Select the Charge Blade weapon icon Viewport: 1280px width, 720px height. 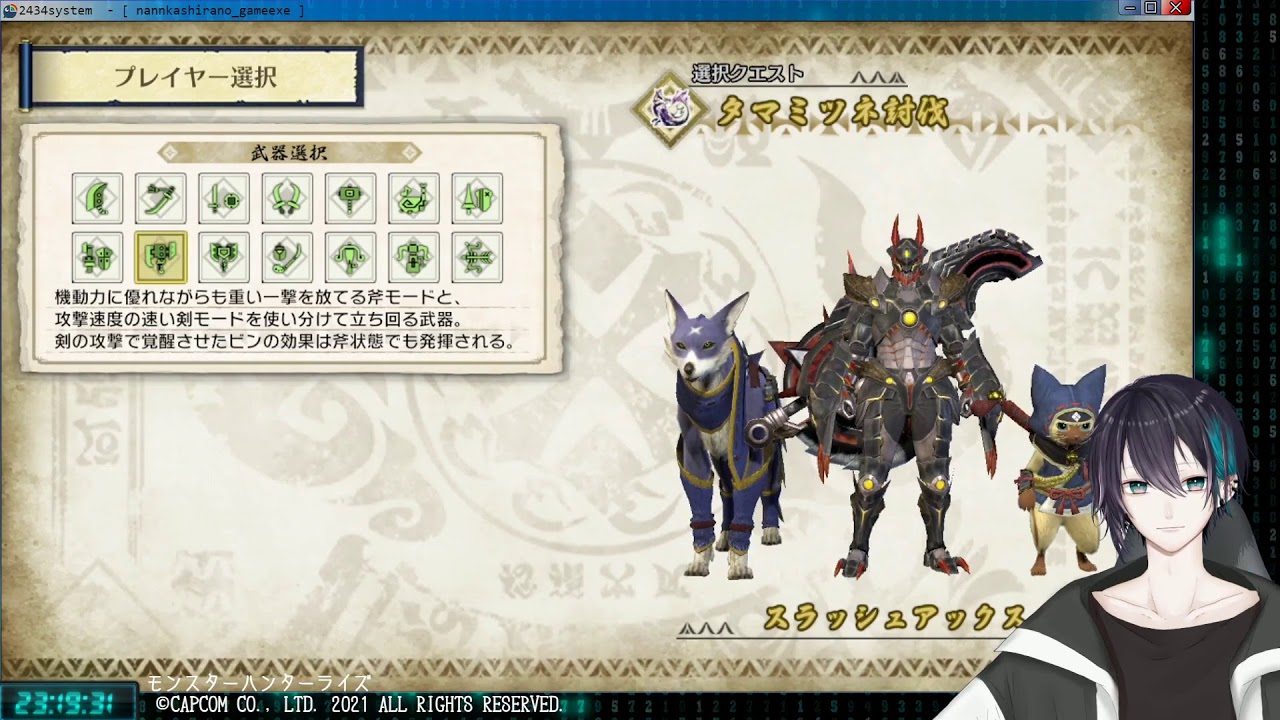pyautogui.click(x=224, y=258)
